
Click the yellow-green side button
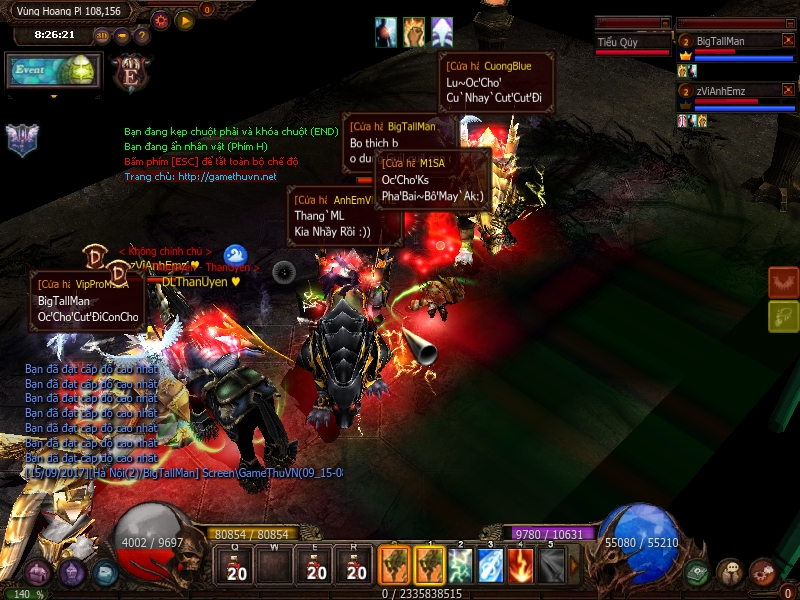click(x=783, y=317)
